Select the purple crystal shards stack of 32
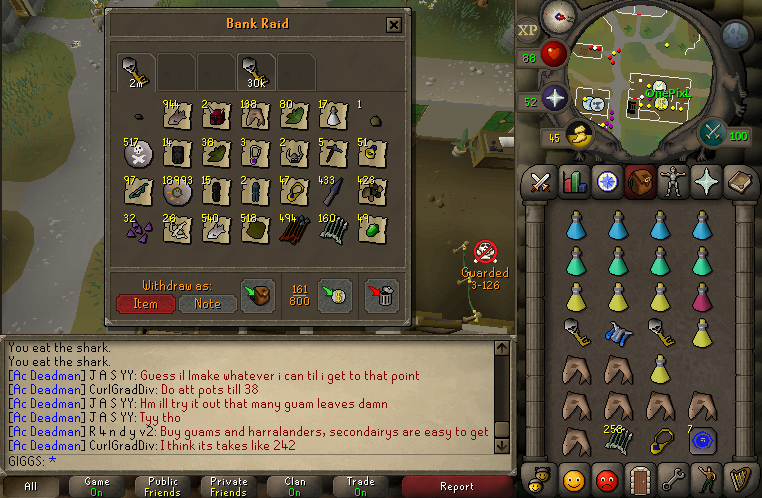The width and height of the screenshot is (762, 498). click(x=140, y=231)
